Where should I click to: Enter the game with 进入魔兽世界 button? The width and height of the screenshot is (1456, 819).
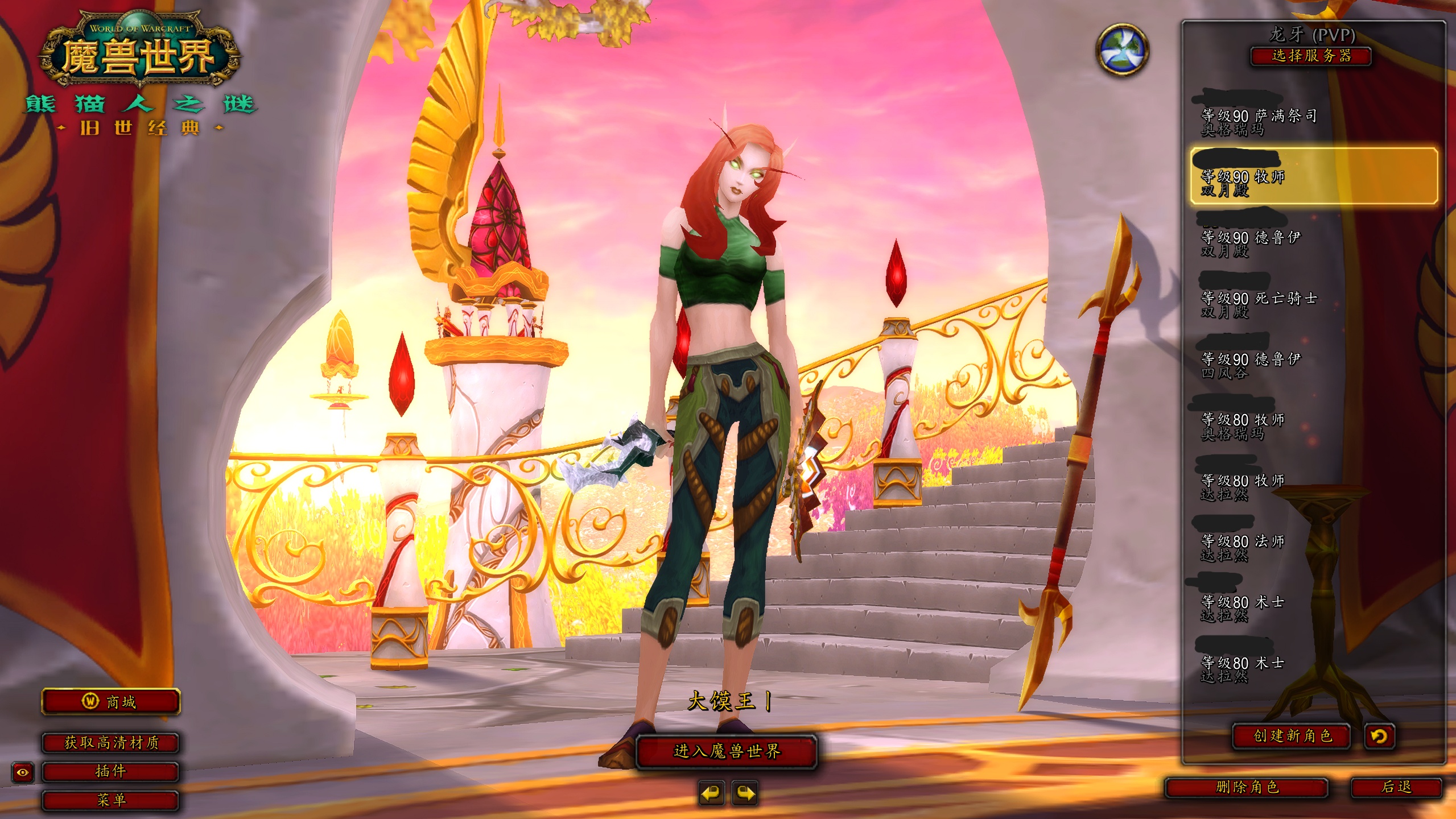[x=726, y=751]
